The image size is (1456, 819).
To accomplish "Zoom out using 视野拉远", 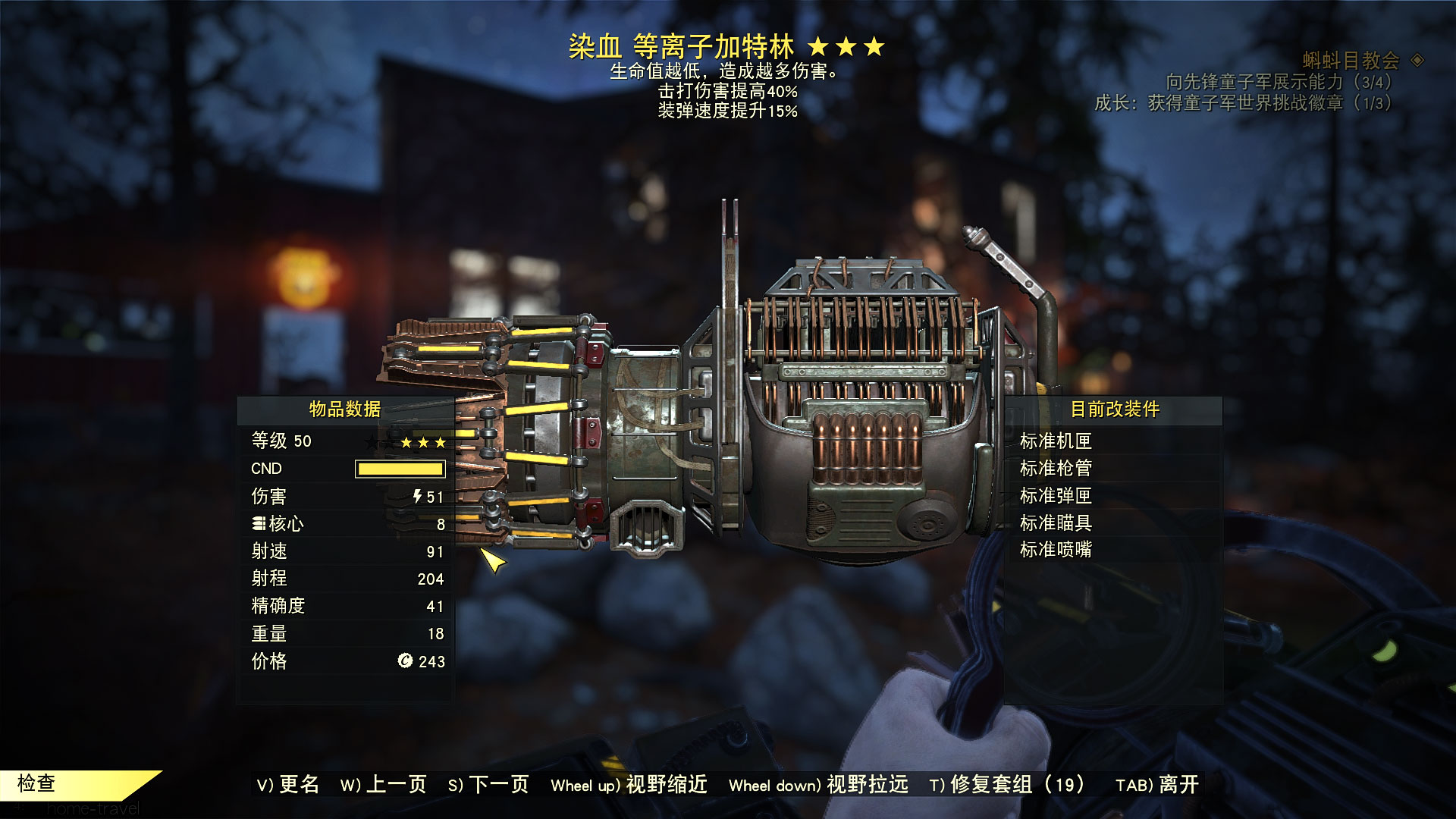I will click(x=818, y=784).
